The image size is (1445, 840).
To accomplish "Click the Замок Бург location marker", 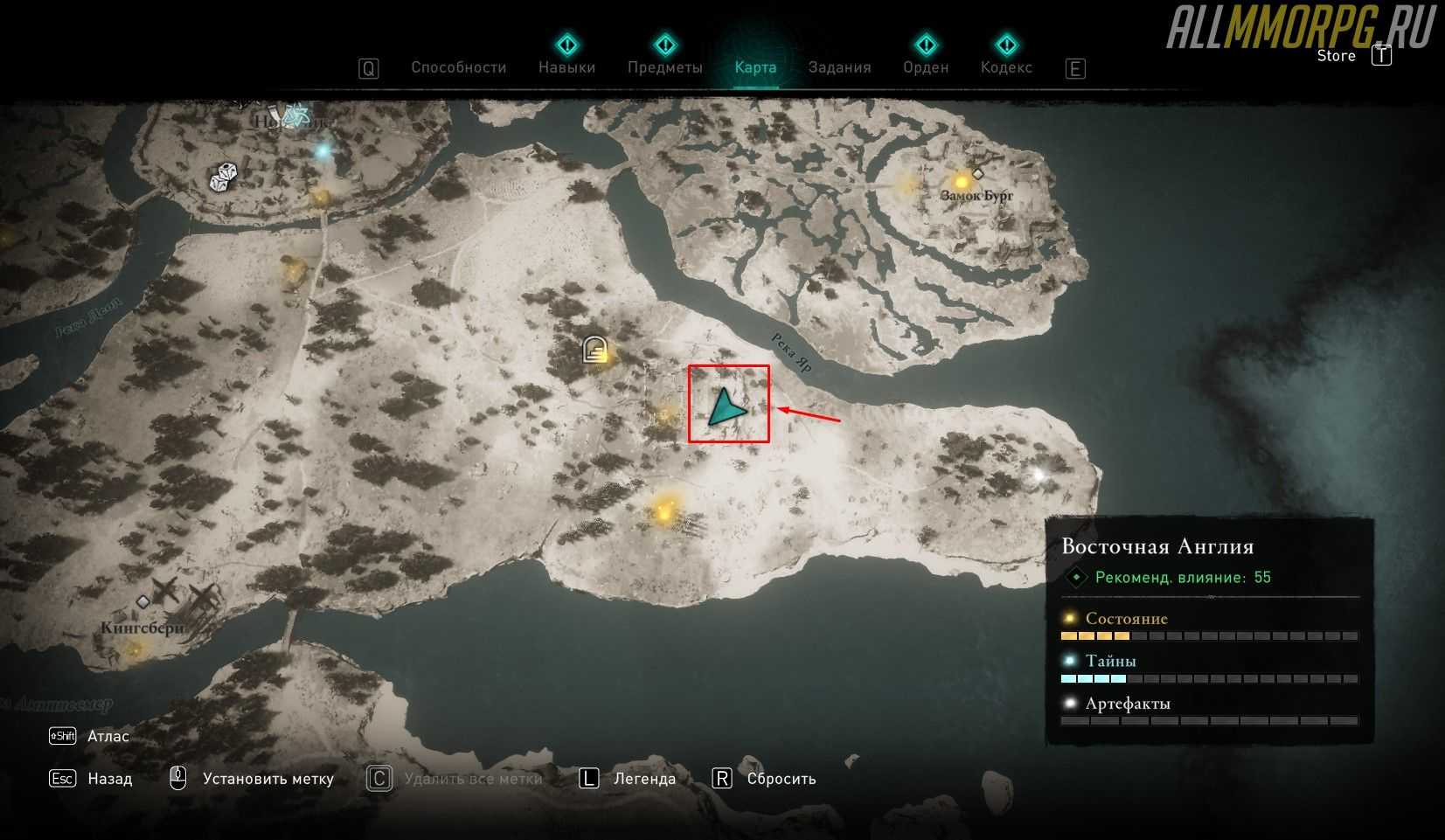I will 976,175.
